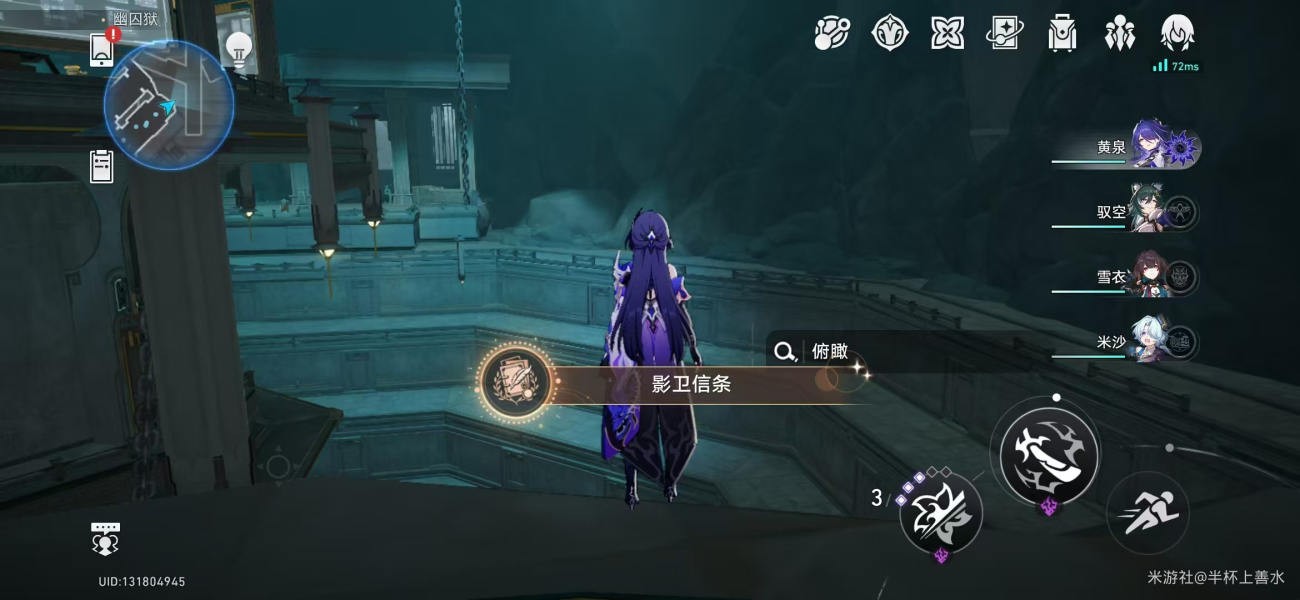Toggle the sprint running-figure button
The width and height of the screenshot is (1300, 600).
(1148, 513)
